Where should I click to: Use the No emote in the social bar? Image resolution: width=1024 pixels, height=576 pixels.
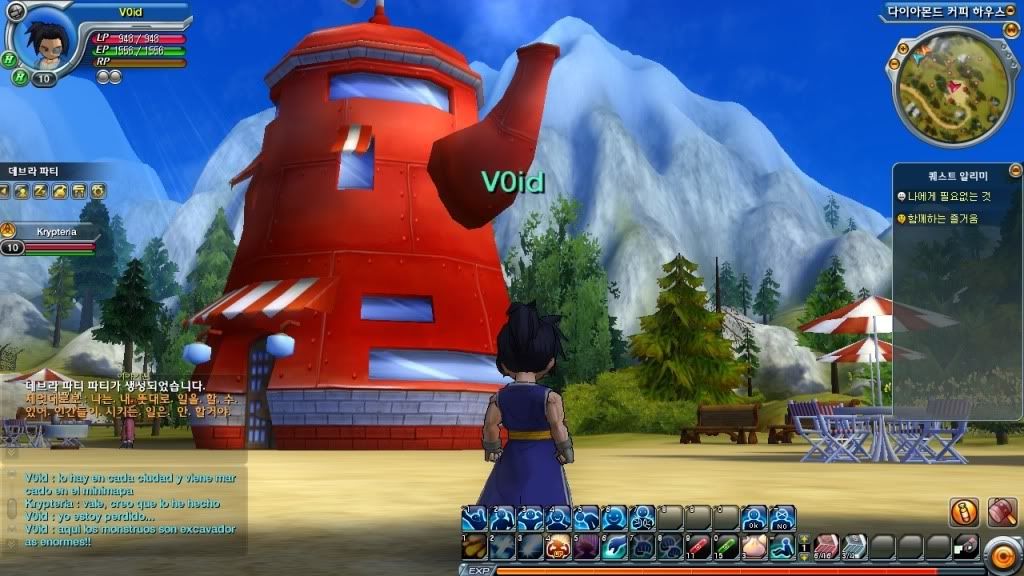coord(782,518)
